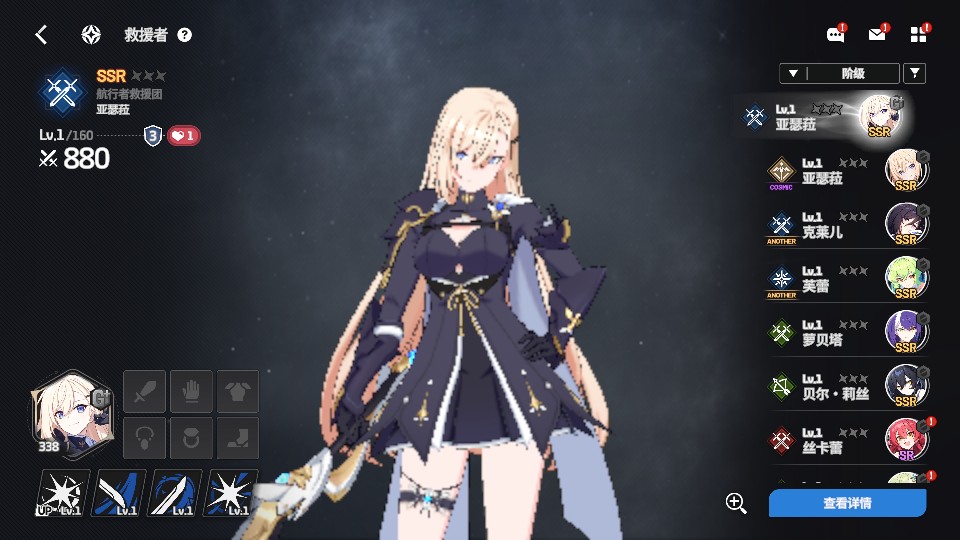This screenshot has width=960, height=540.
Task: Open the mail envelope inbox
Action: tap(877, 35)
